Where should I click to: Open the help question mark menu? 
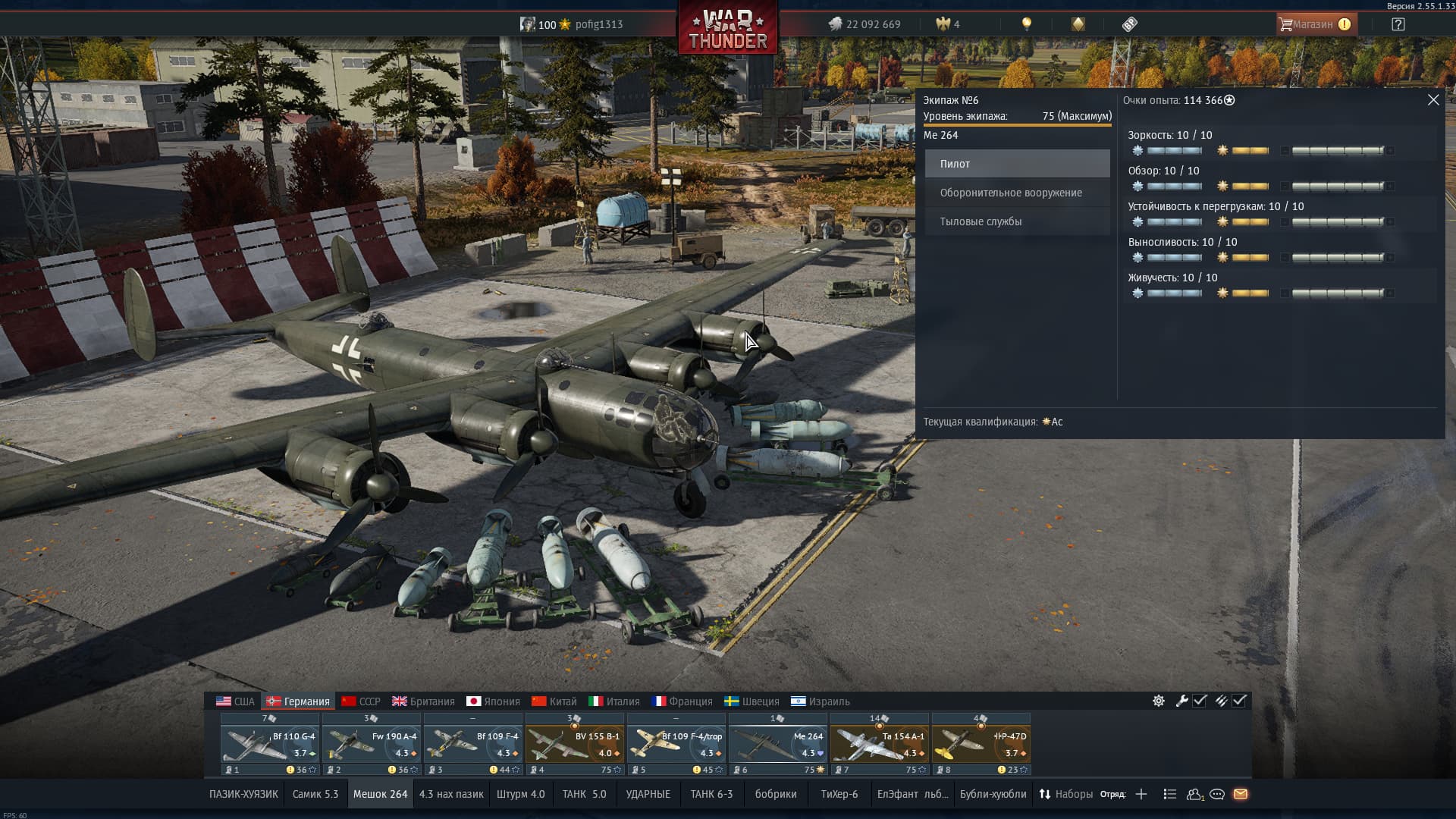[1398, 24]
